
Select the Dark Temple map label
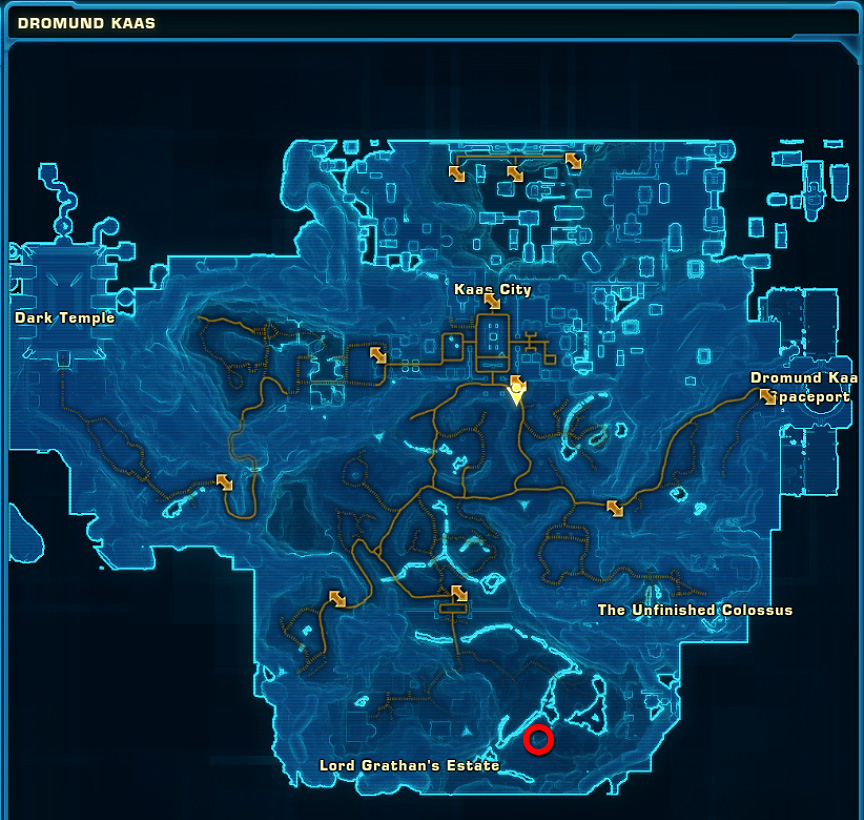(x=65, y=318)
